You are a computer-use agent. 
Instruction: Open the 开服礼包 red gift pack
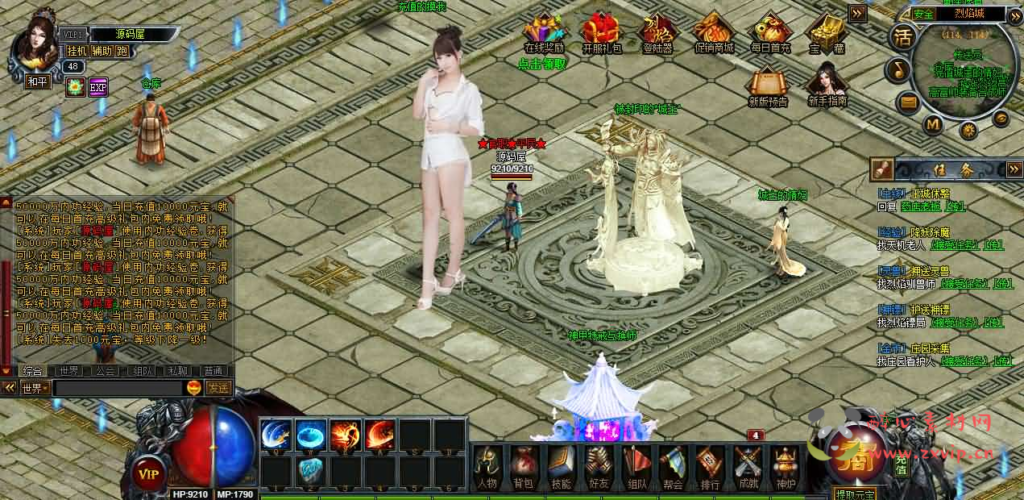click(x=602, y=32)
